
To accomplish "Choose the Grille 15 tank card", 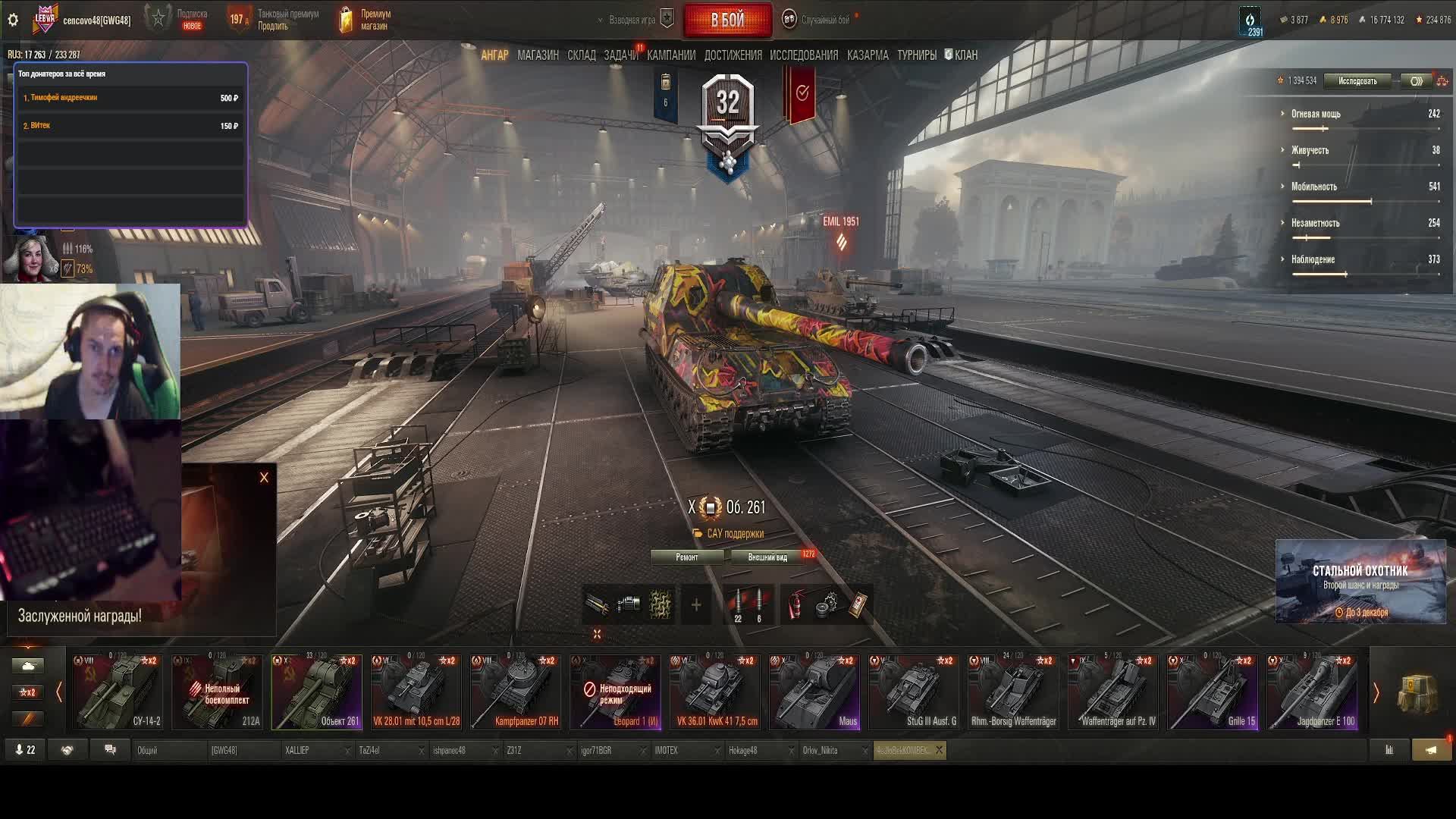I will pyautogui.click(x=1213, y=692).
